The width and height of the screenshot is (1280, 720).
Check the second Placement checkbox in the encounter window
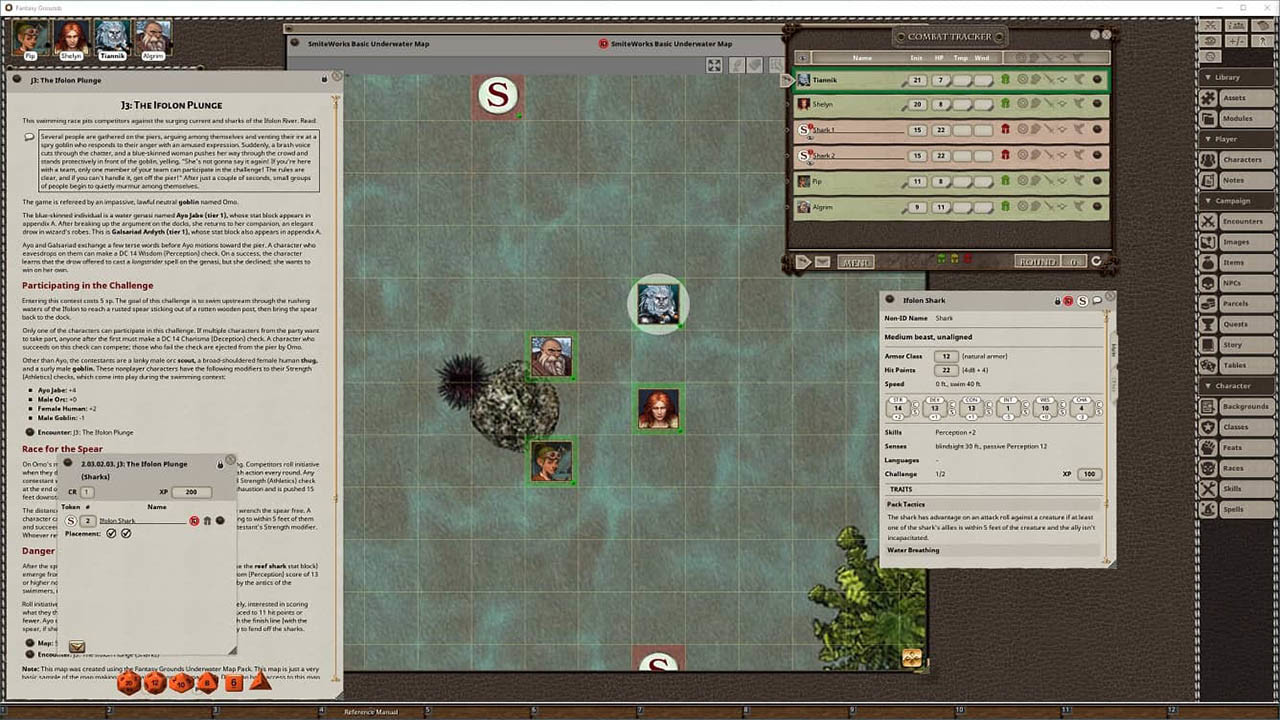point(126,533)
